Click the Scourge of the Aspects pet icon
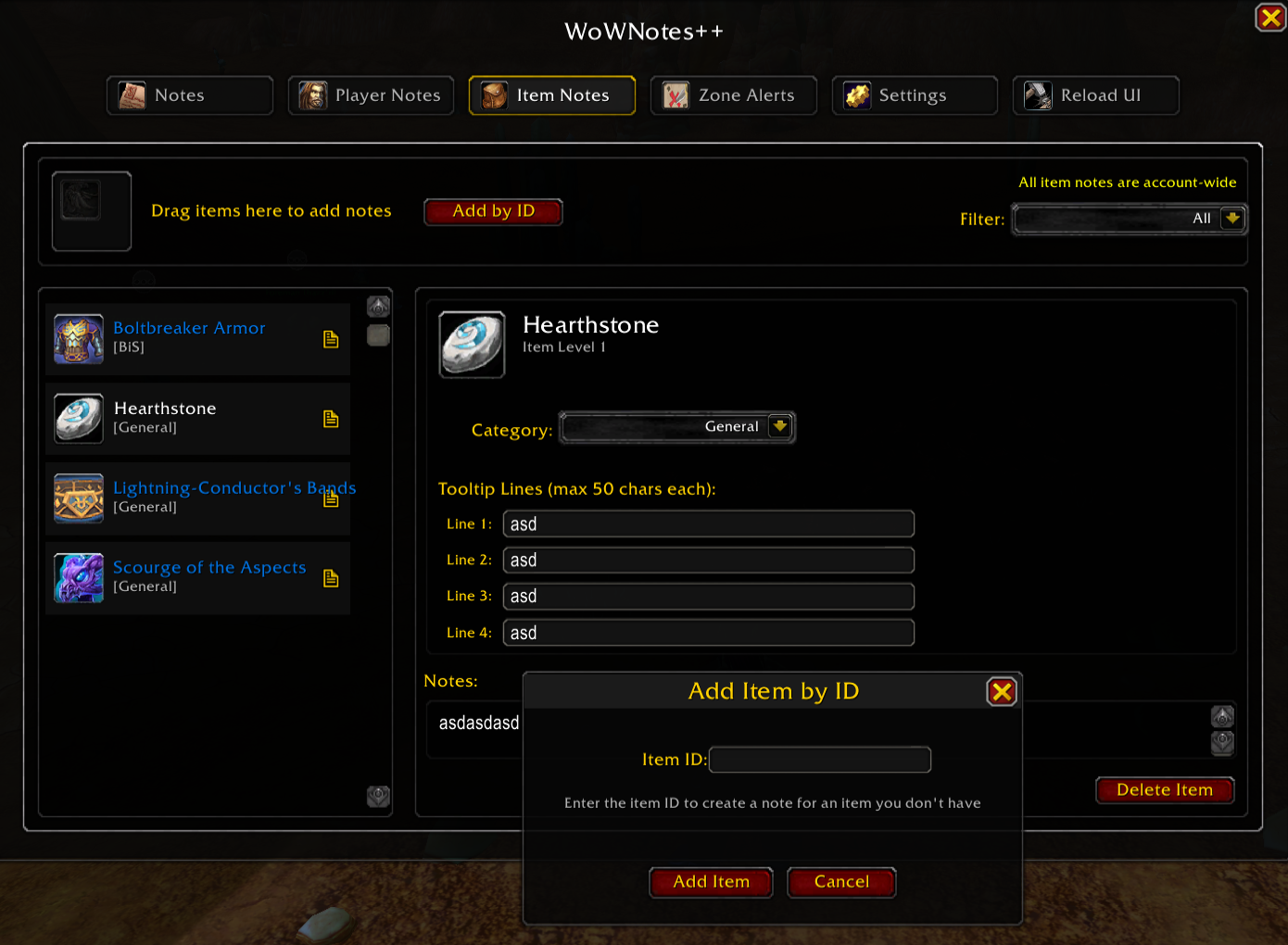Image resolution: width=1288 pixels, height=945 pixels. tap(78, 577)
